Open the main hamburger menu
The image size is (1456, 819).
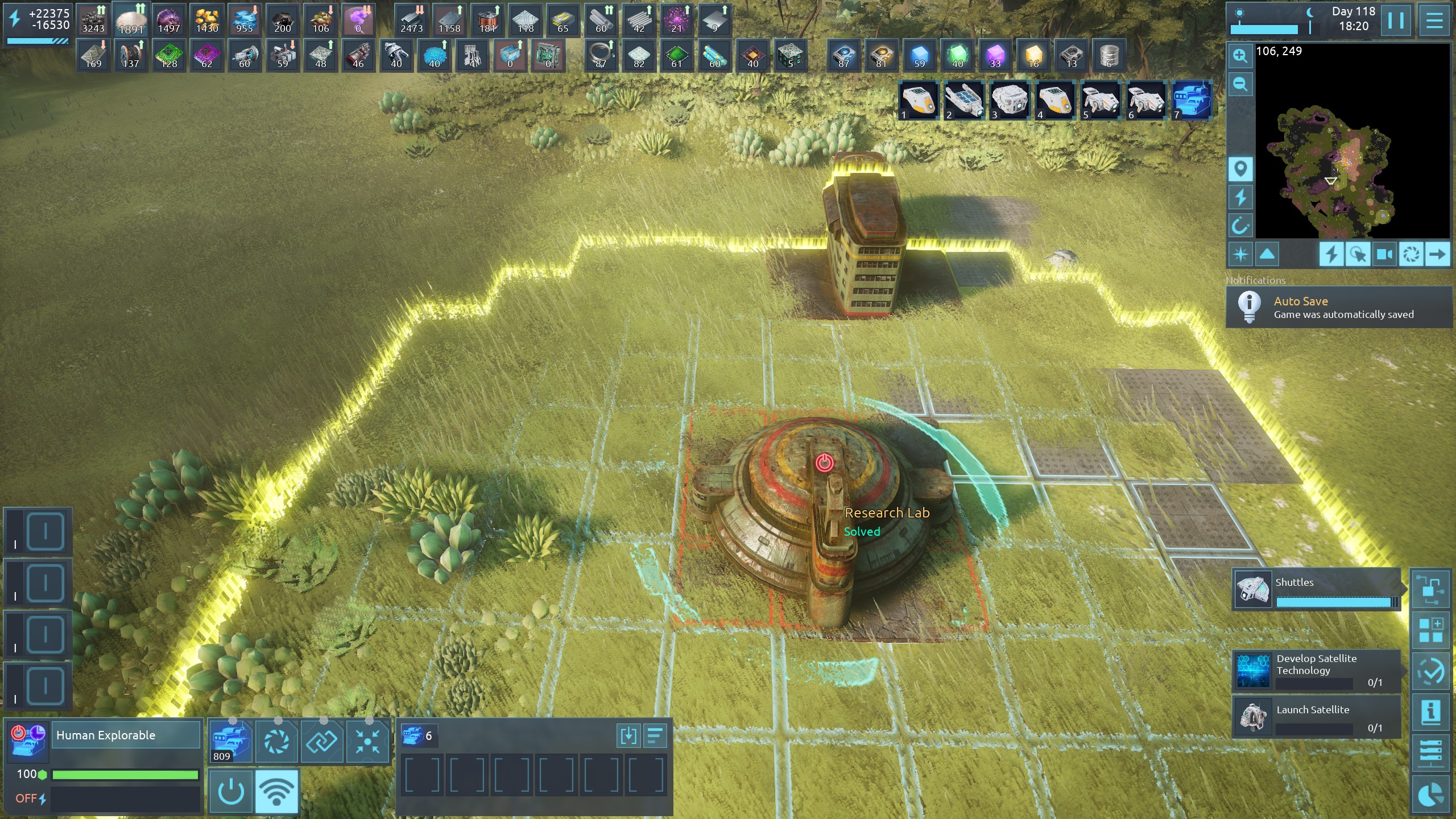(x=1434, y=20)
